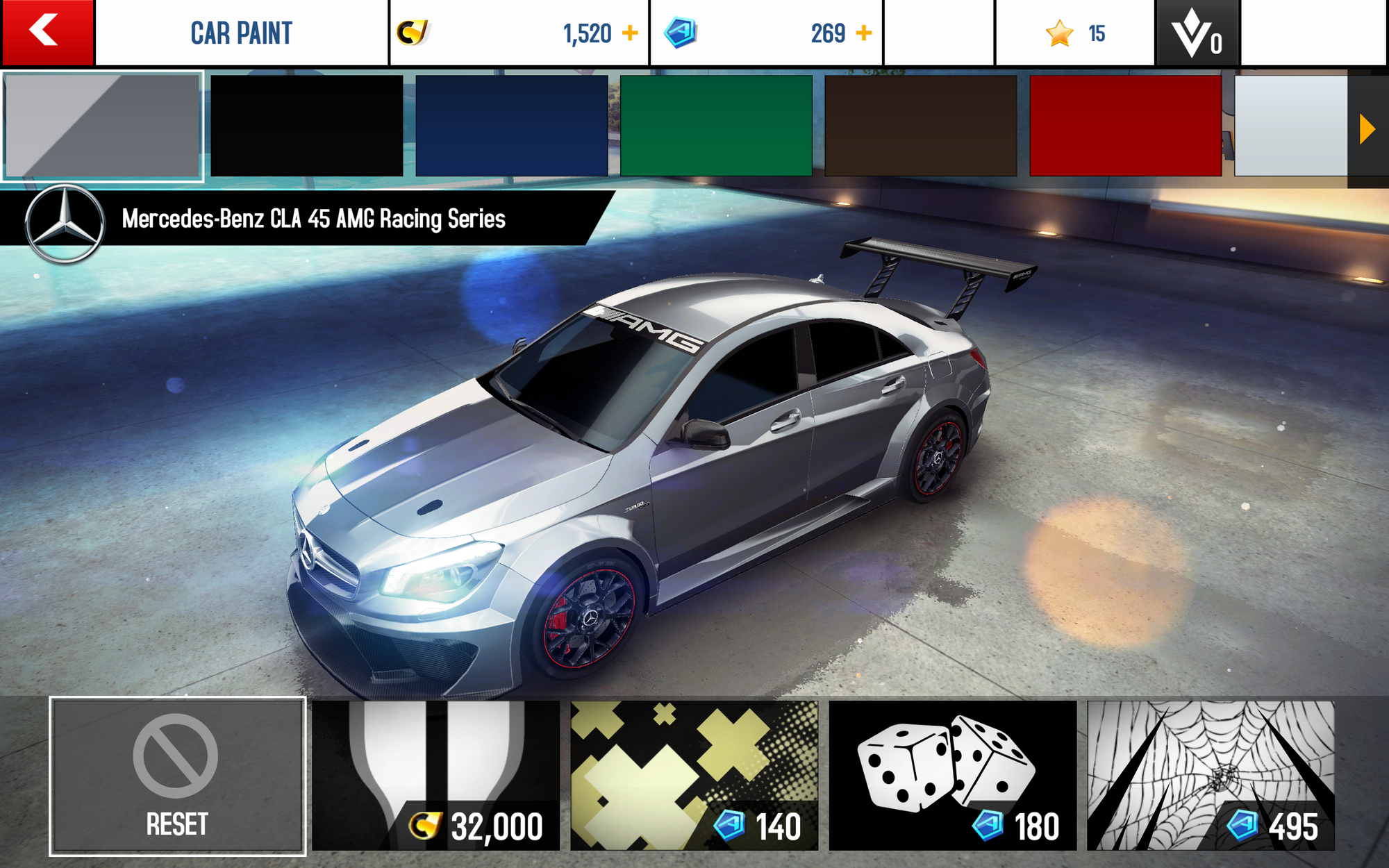
Task: Show more paint colors with orange arrow
Action: pyautogui.click(x=1367, y=129)
